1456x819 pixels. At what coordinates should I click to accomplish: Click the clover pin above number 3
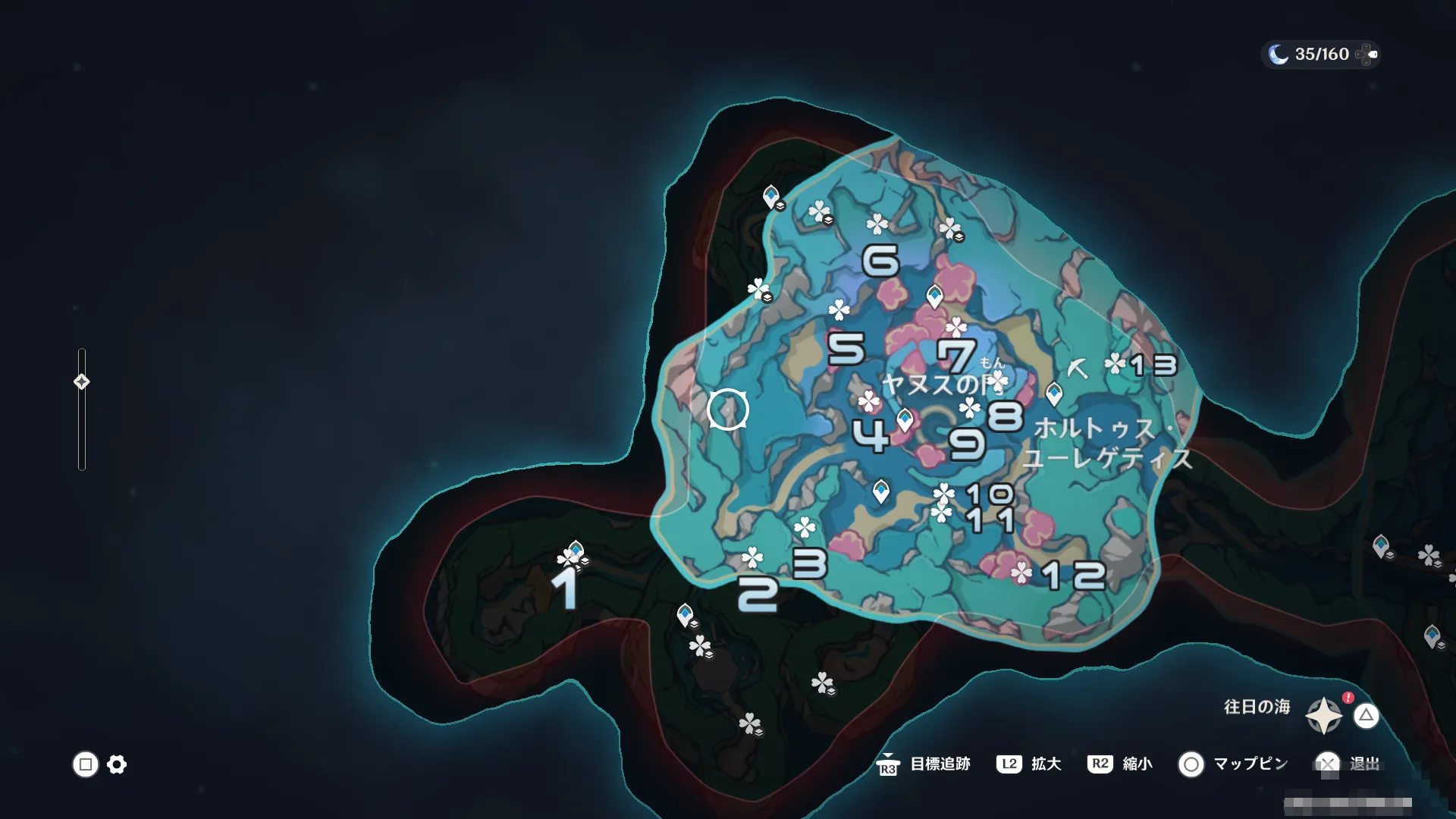[x=804, y=527]
